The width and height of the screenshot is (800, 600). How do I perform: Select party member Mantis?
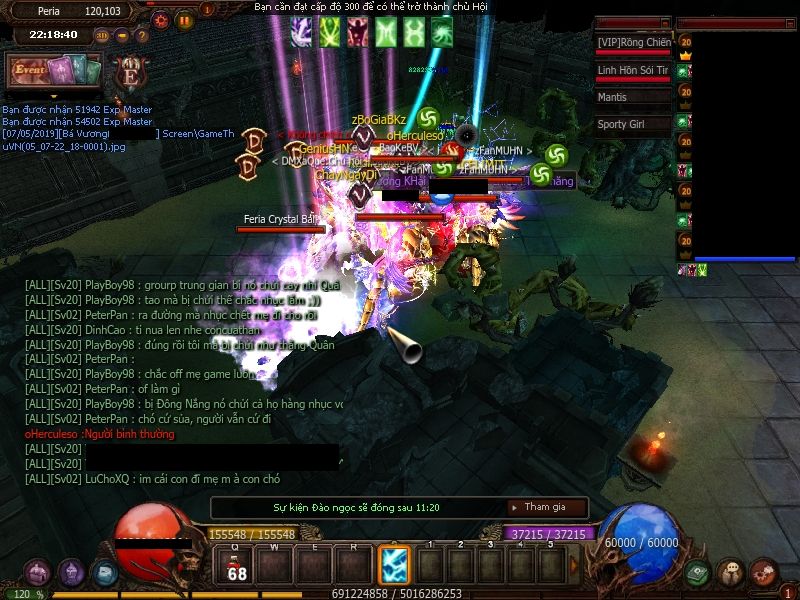pos(632,98)
